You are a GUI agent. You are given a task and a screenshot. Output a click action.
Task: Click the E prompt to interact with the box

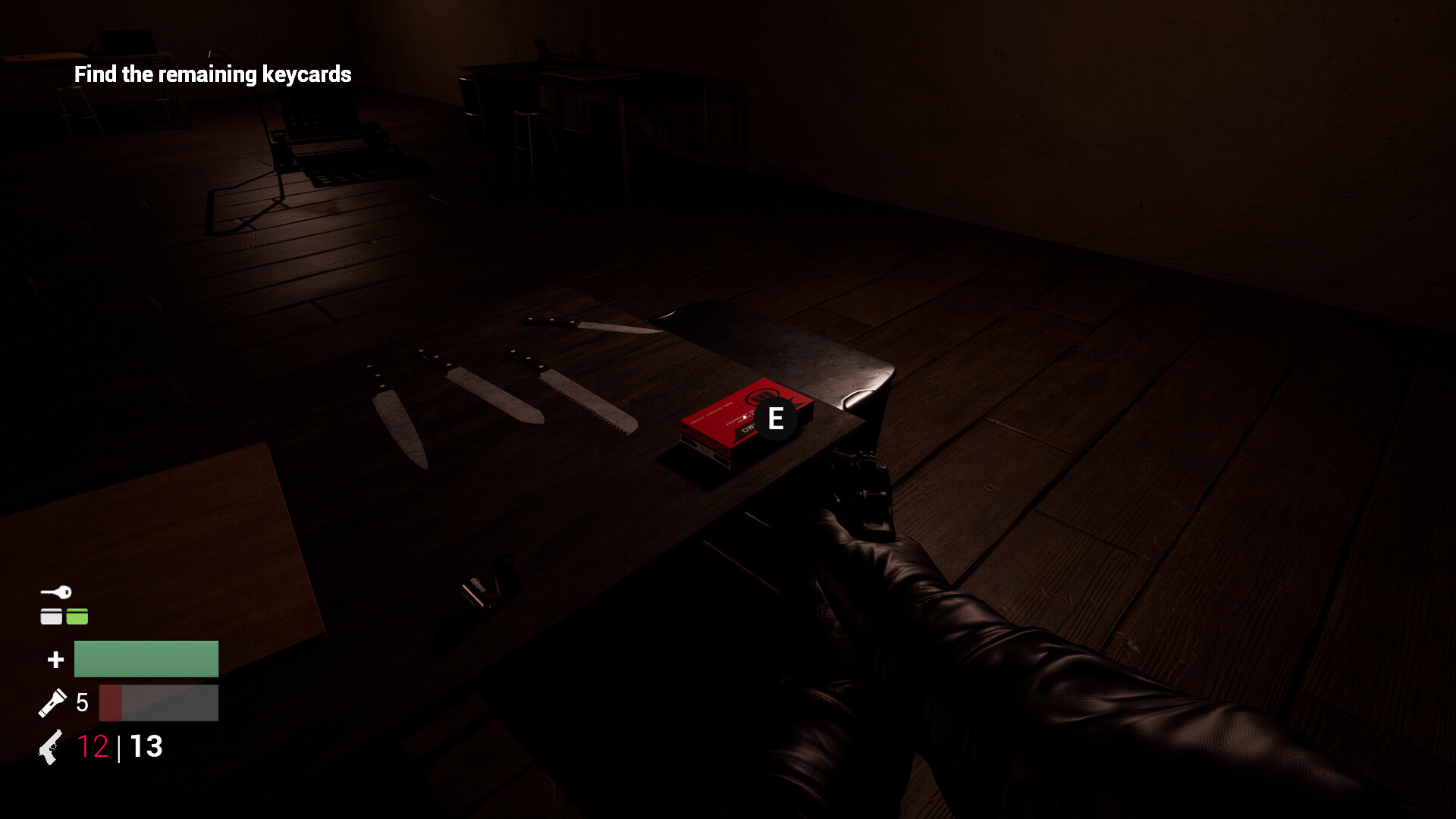(x=775, y=419)
